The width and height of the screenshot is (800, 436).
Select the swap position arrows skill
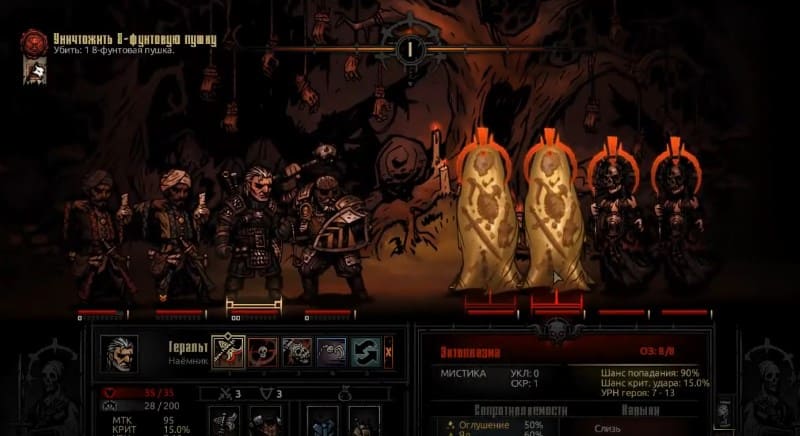365,351
